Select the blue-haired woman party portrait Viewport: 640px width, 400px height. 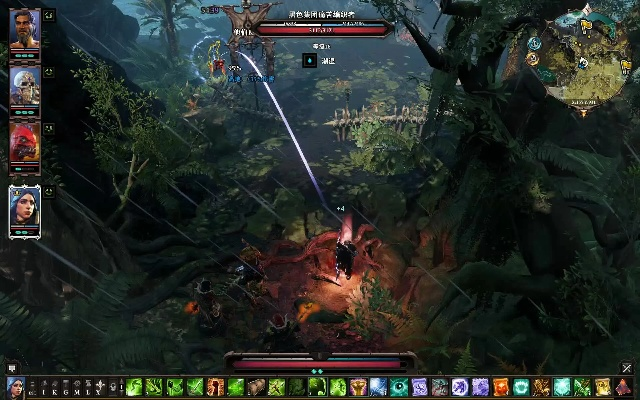coord(24,207)
